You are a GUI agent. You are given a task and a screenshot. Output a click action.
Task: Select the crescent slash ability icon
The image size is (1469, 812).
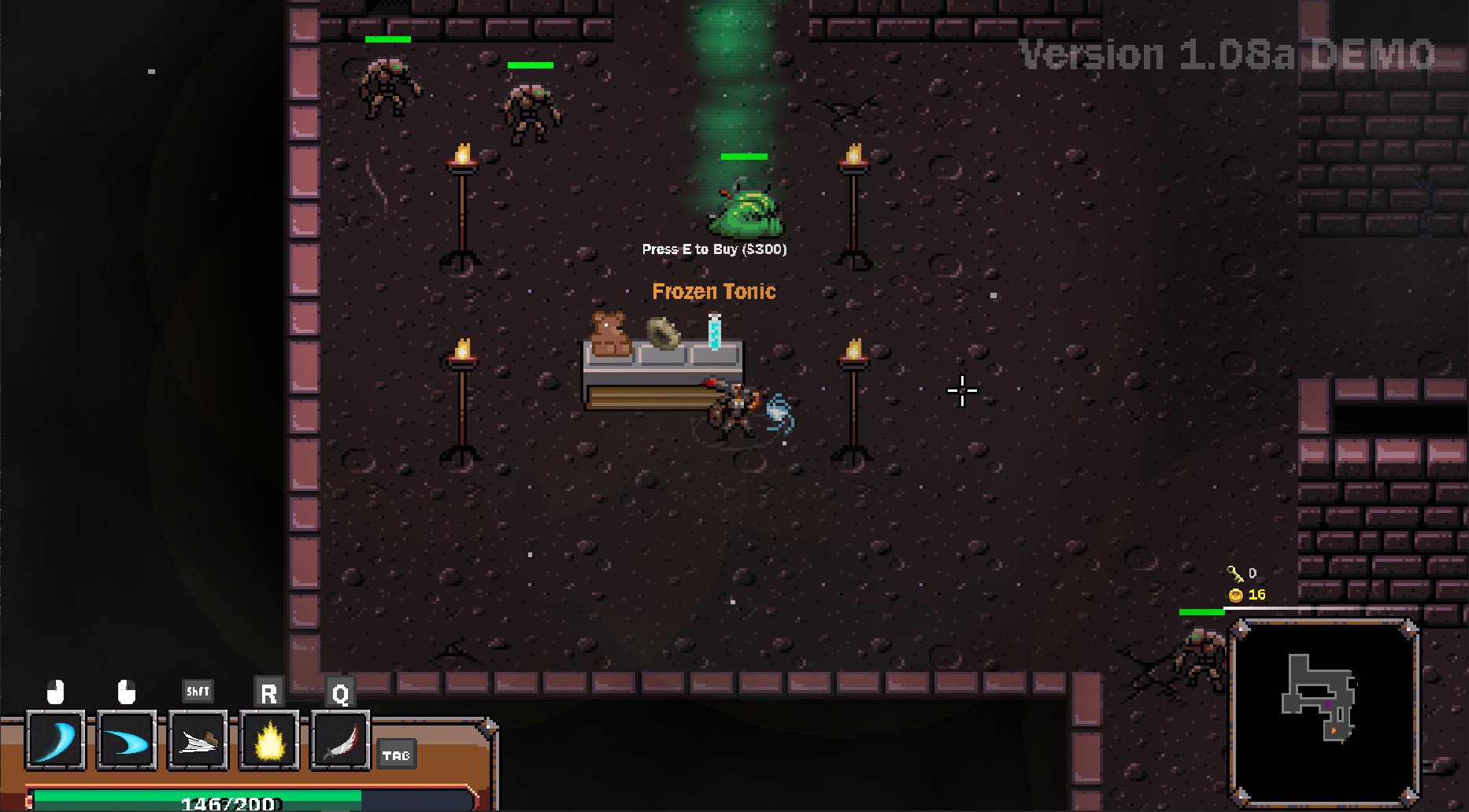tap(55, 740)
